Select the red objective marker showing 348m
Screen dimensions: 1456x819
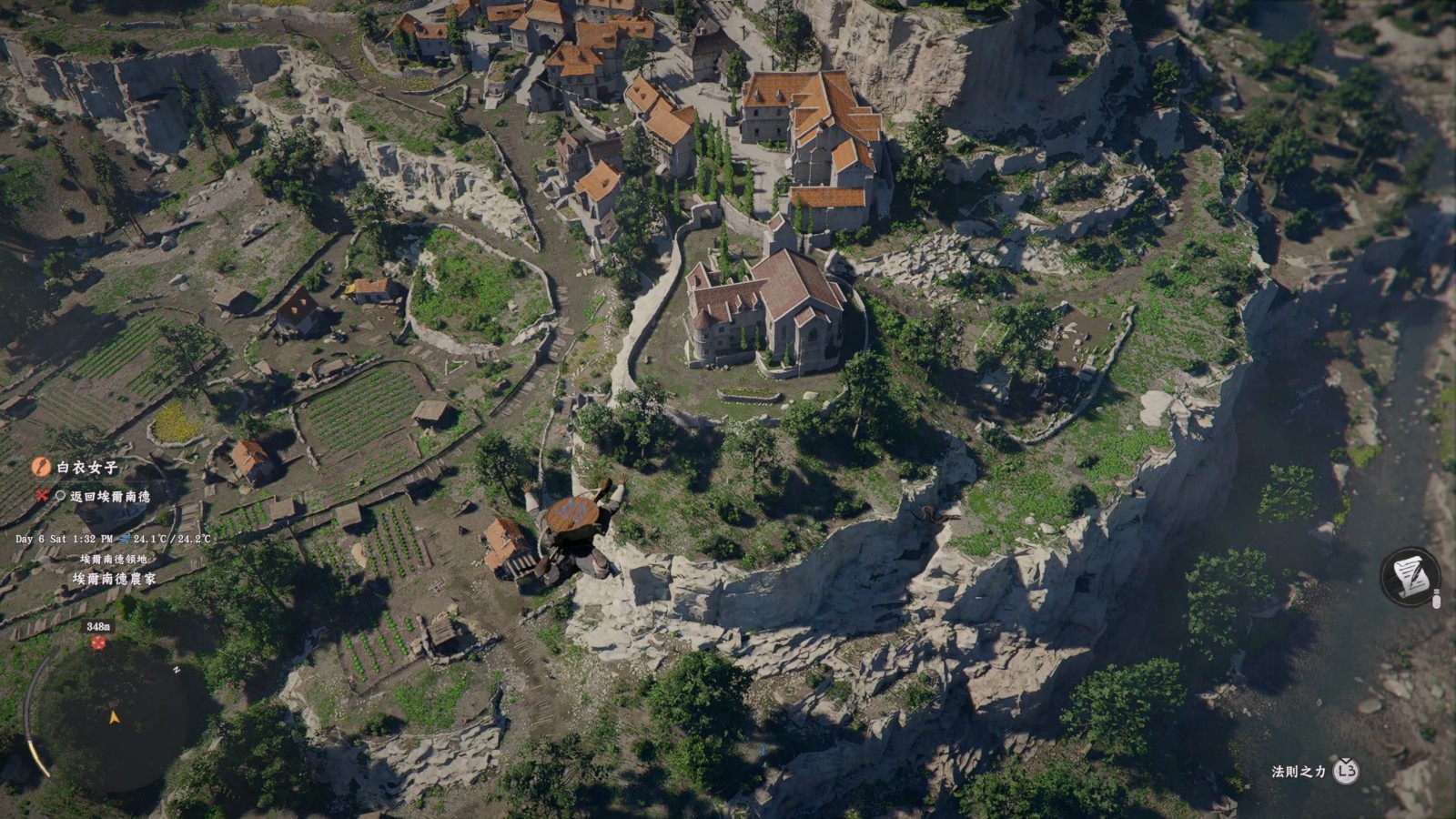click(x=98, y=642)
